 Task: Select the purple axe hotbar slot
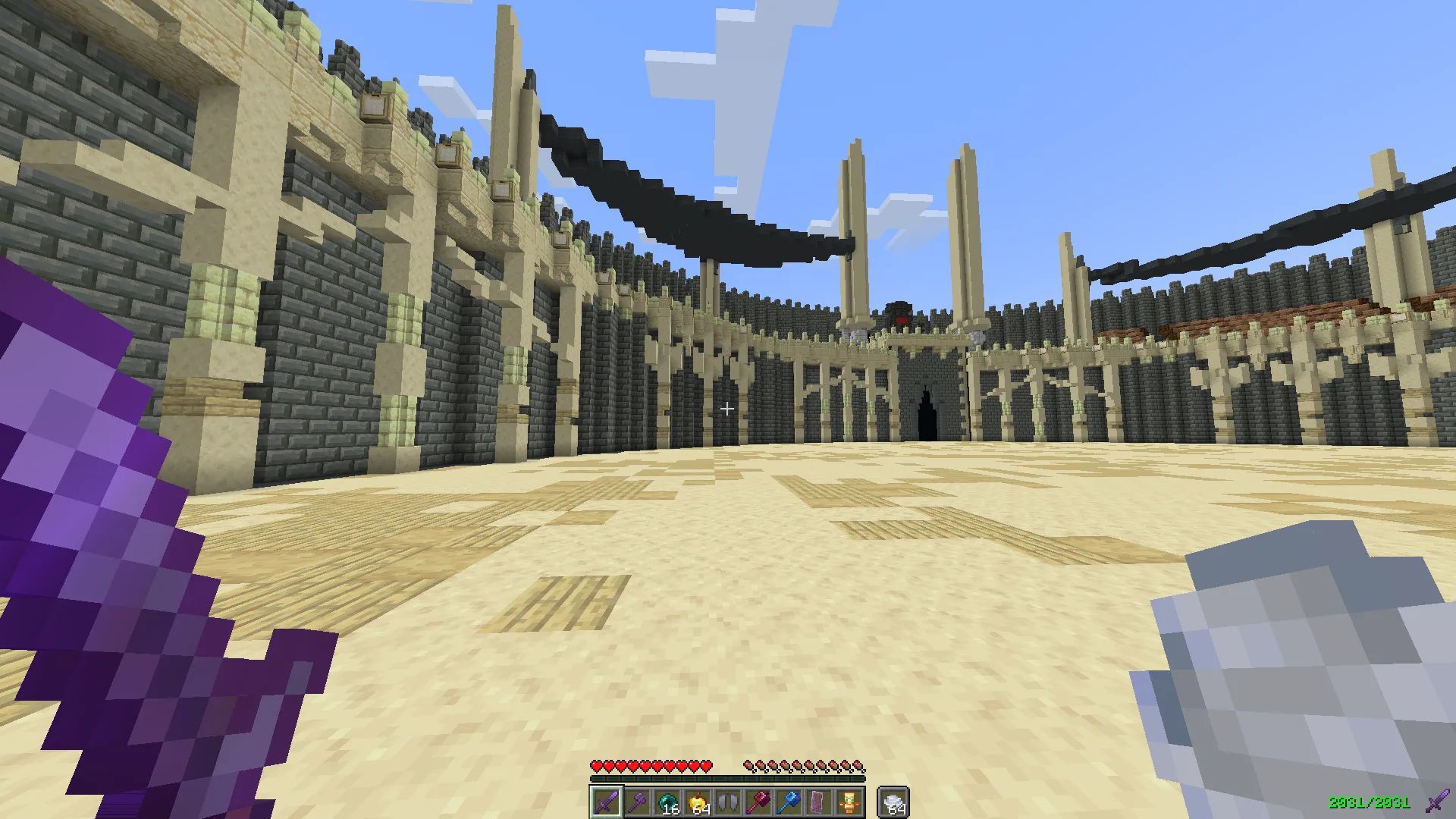(637, 802)
